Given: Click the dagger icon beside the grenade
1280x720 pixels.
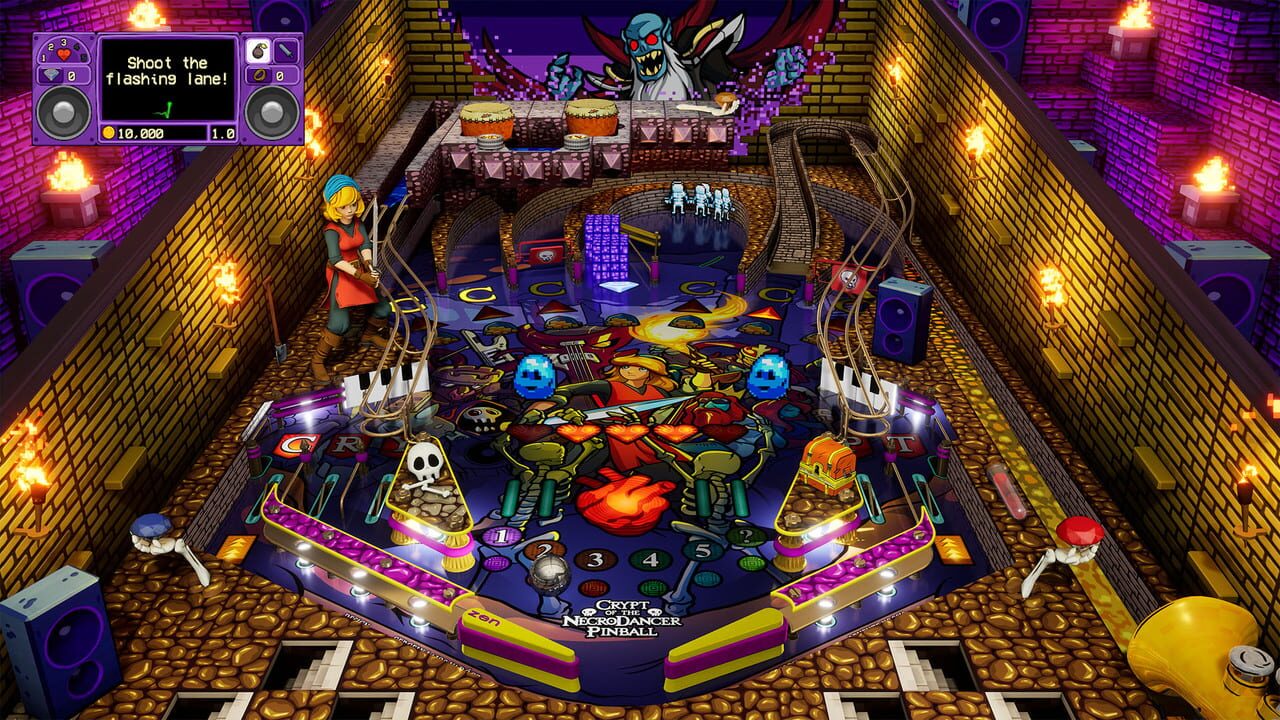Looking at the screenshot, I should pyautogui.click(x=285, y=50).
